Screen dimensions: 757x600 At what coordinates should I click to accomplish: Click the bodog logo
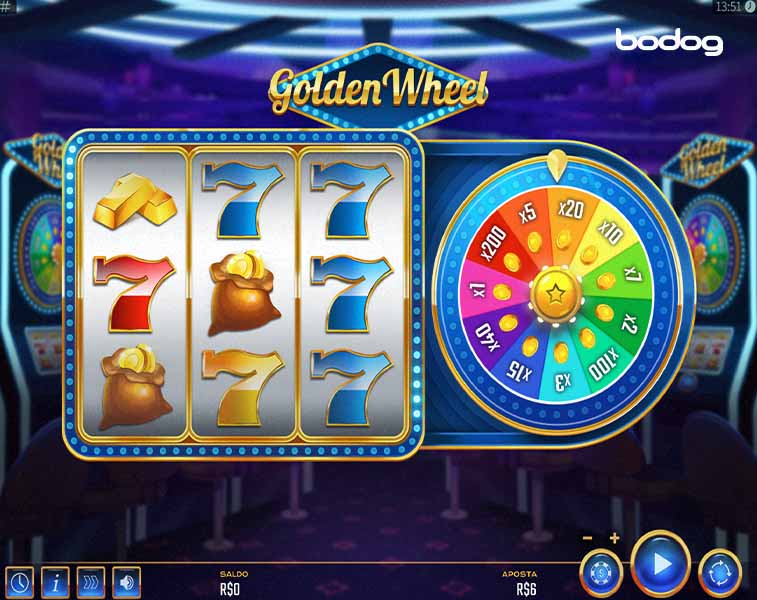(669, 41)
